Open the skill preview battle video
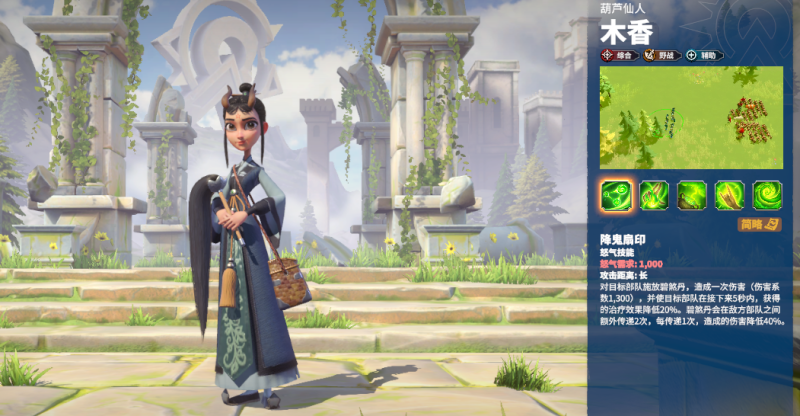 click(x=691, y=117)
